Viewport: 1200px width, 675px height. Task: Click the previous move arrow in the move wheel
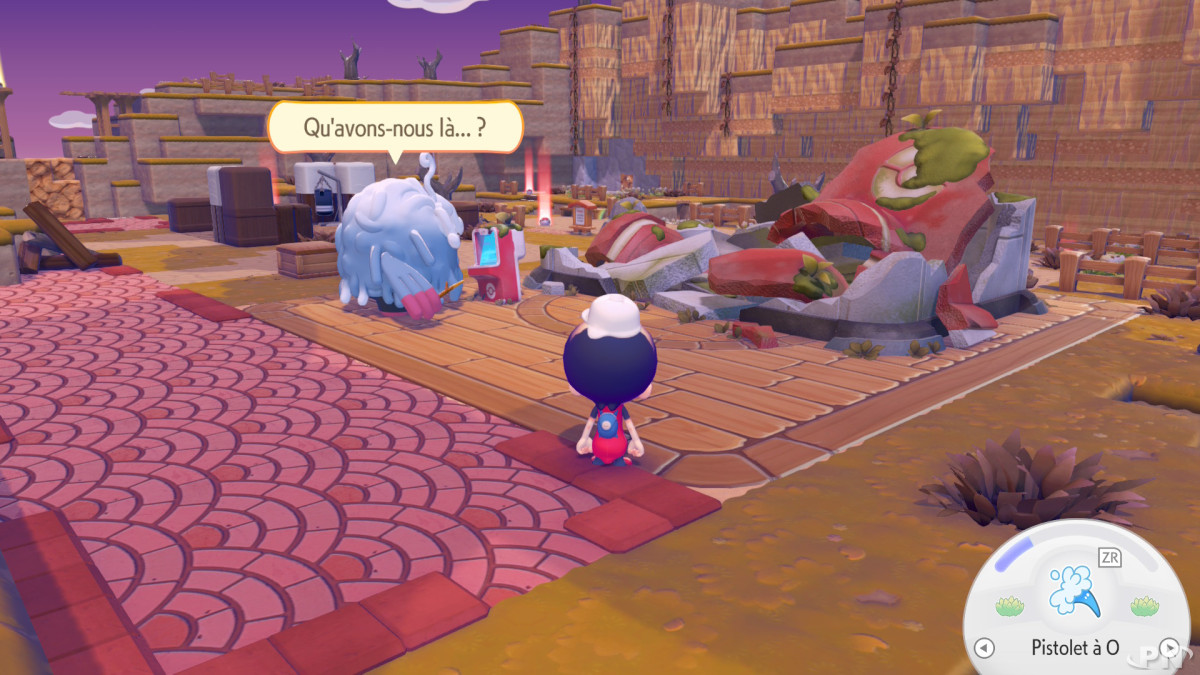[x=984, y=648]
